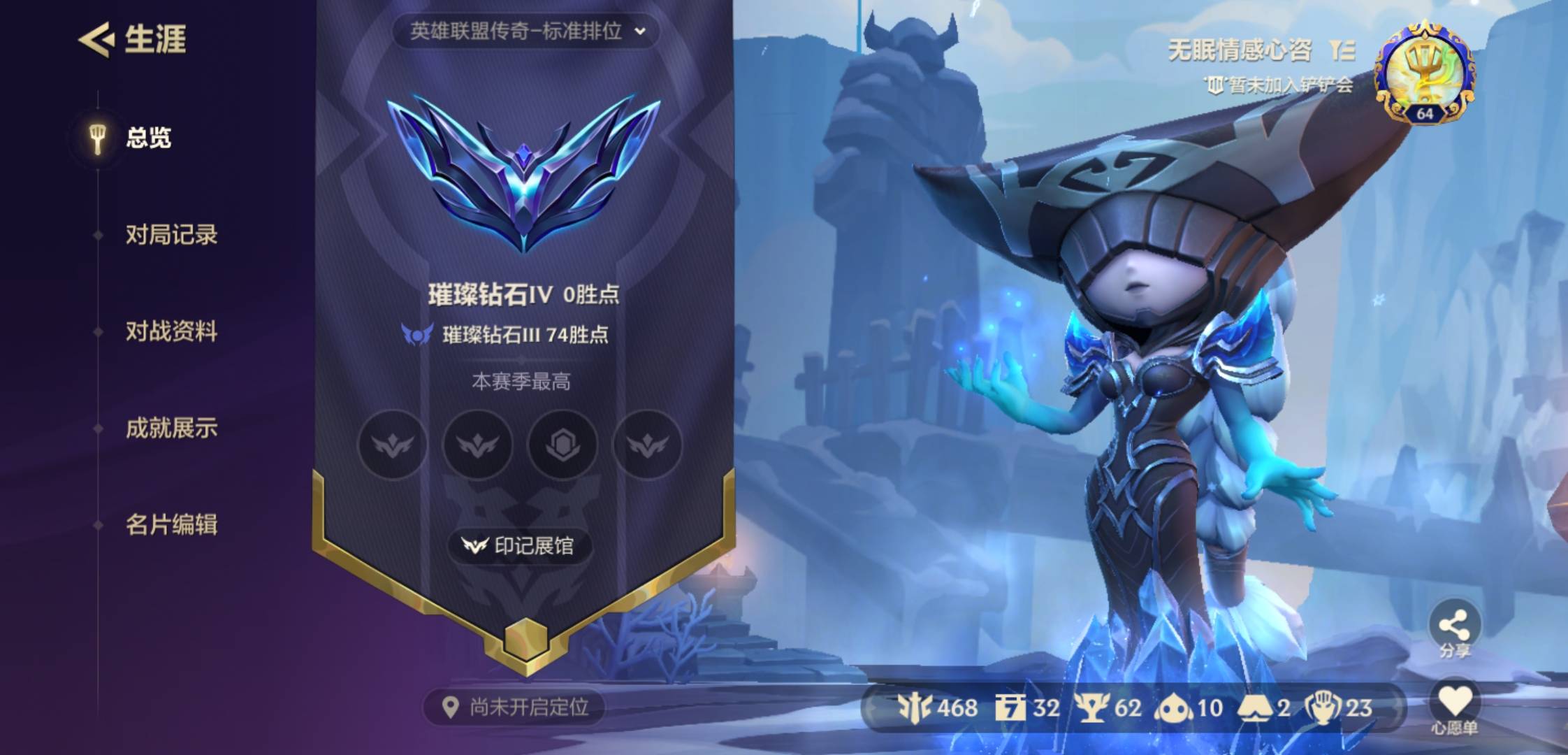Select the 对战资料 tab
Viewport: 1568px width, 755px height.
coord(171,331)
